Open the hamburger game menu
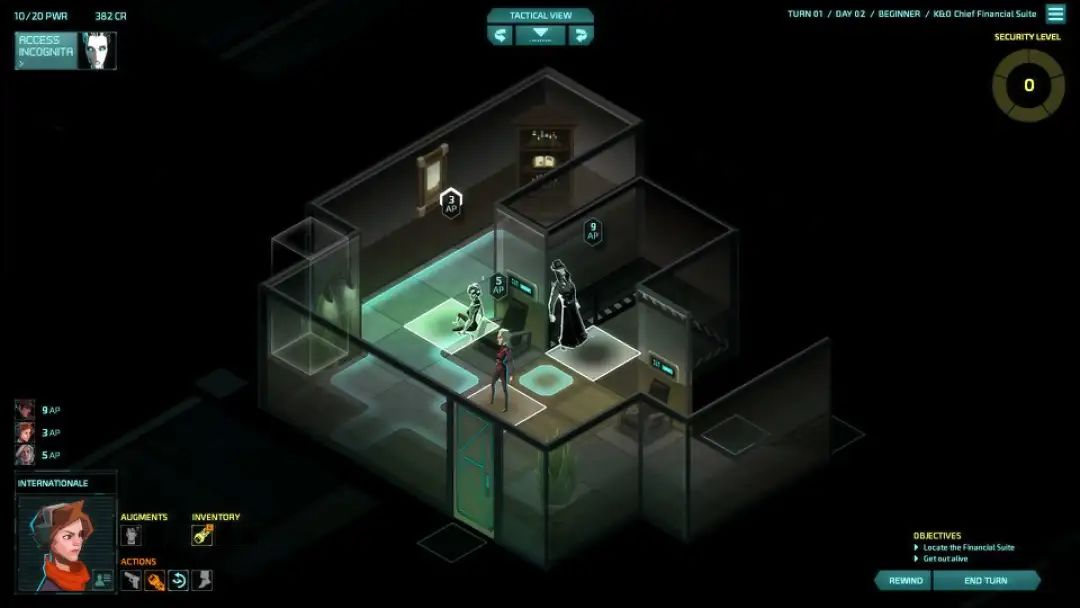The height and width of the screenshot is (608, 1080). tap(1055, 14)
